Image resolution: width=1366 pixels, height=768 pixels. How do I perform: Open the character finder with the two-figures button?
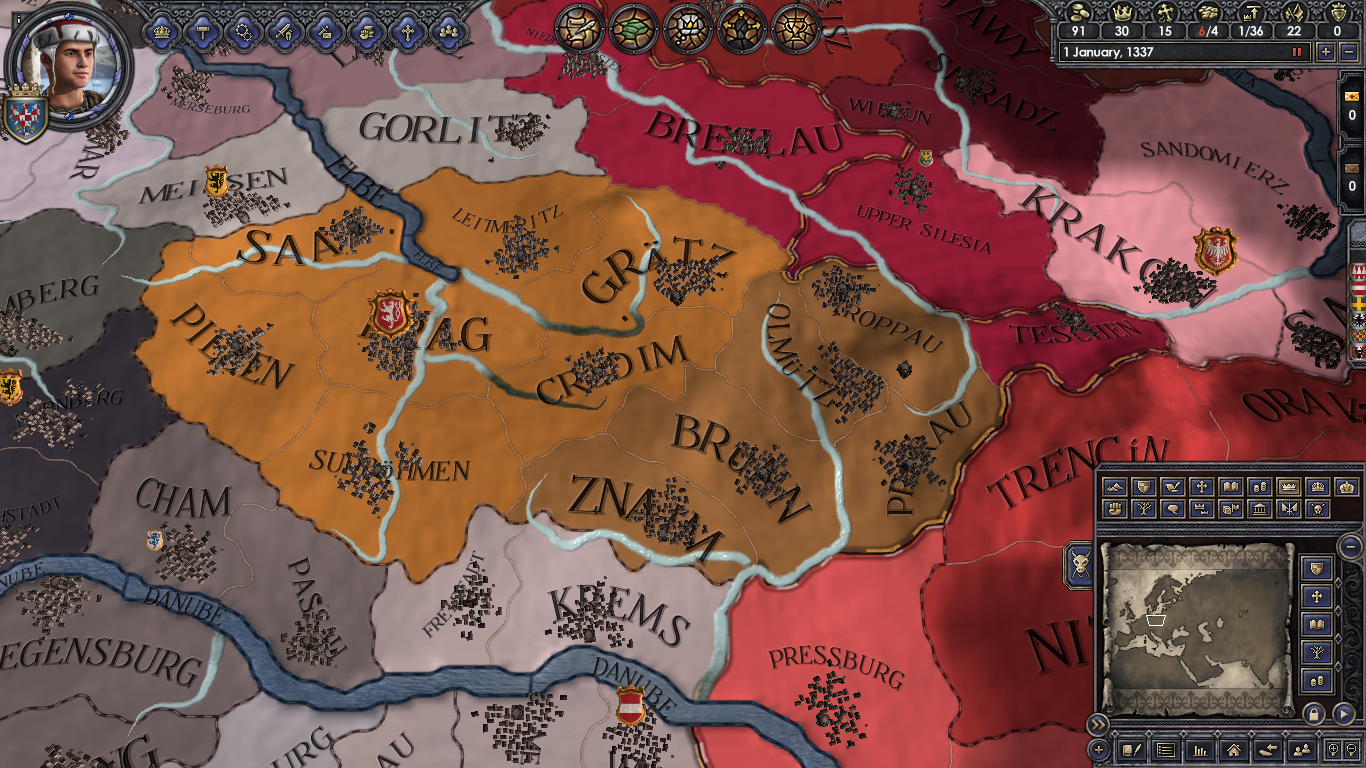(x=1302, y=751)
